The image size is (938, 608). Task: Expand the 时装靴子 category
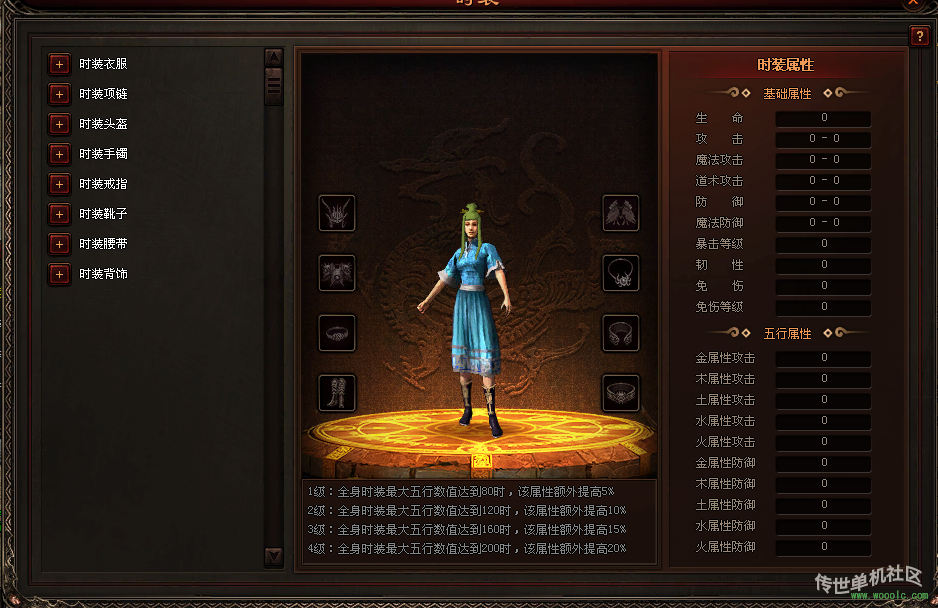pyautogui.click(x=59, y=214)
